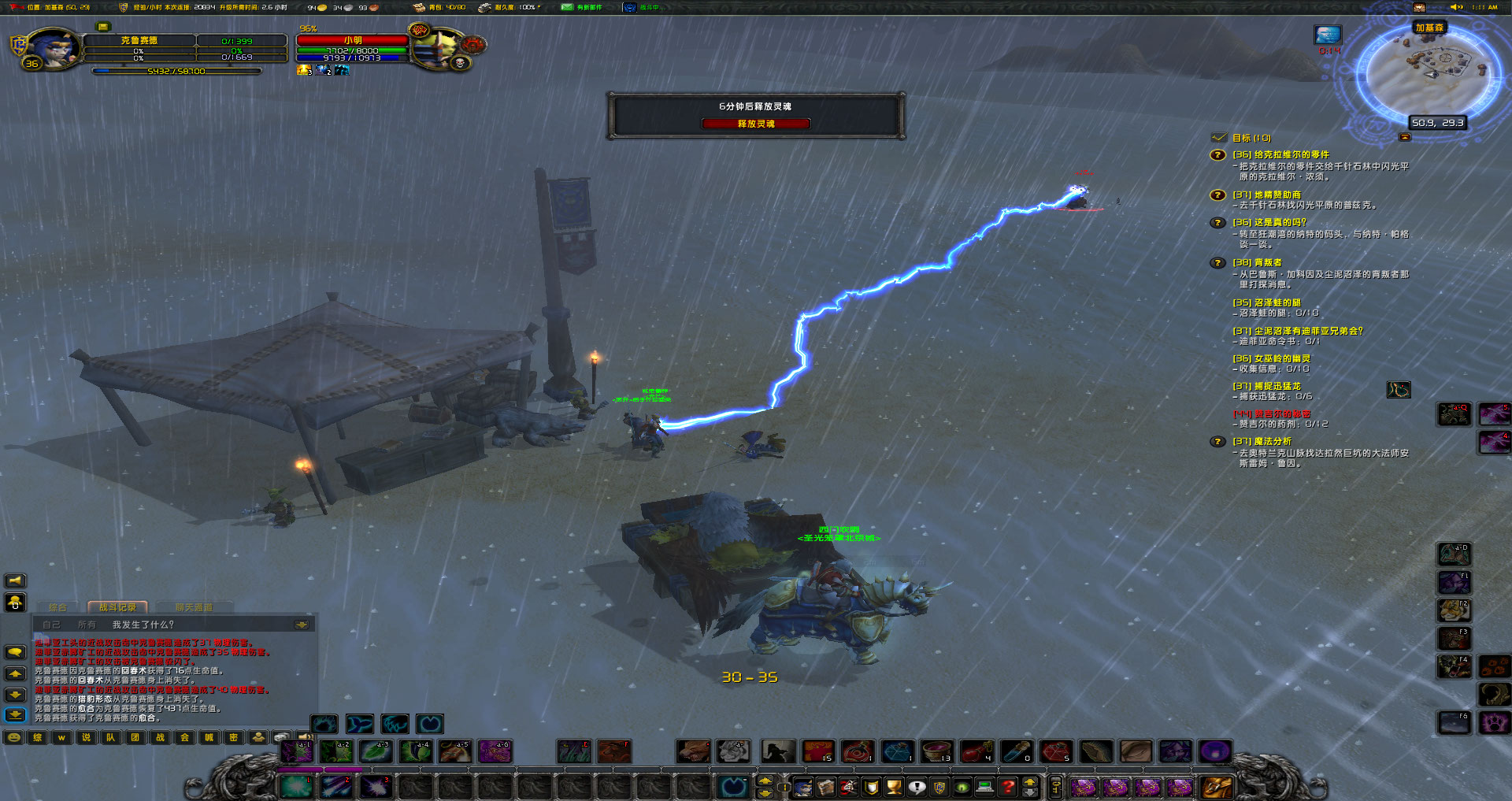Toggle the speaker sound icon in top bar

[x=1456, y=7]
